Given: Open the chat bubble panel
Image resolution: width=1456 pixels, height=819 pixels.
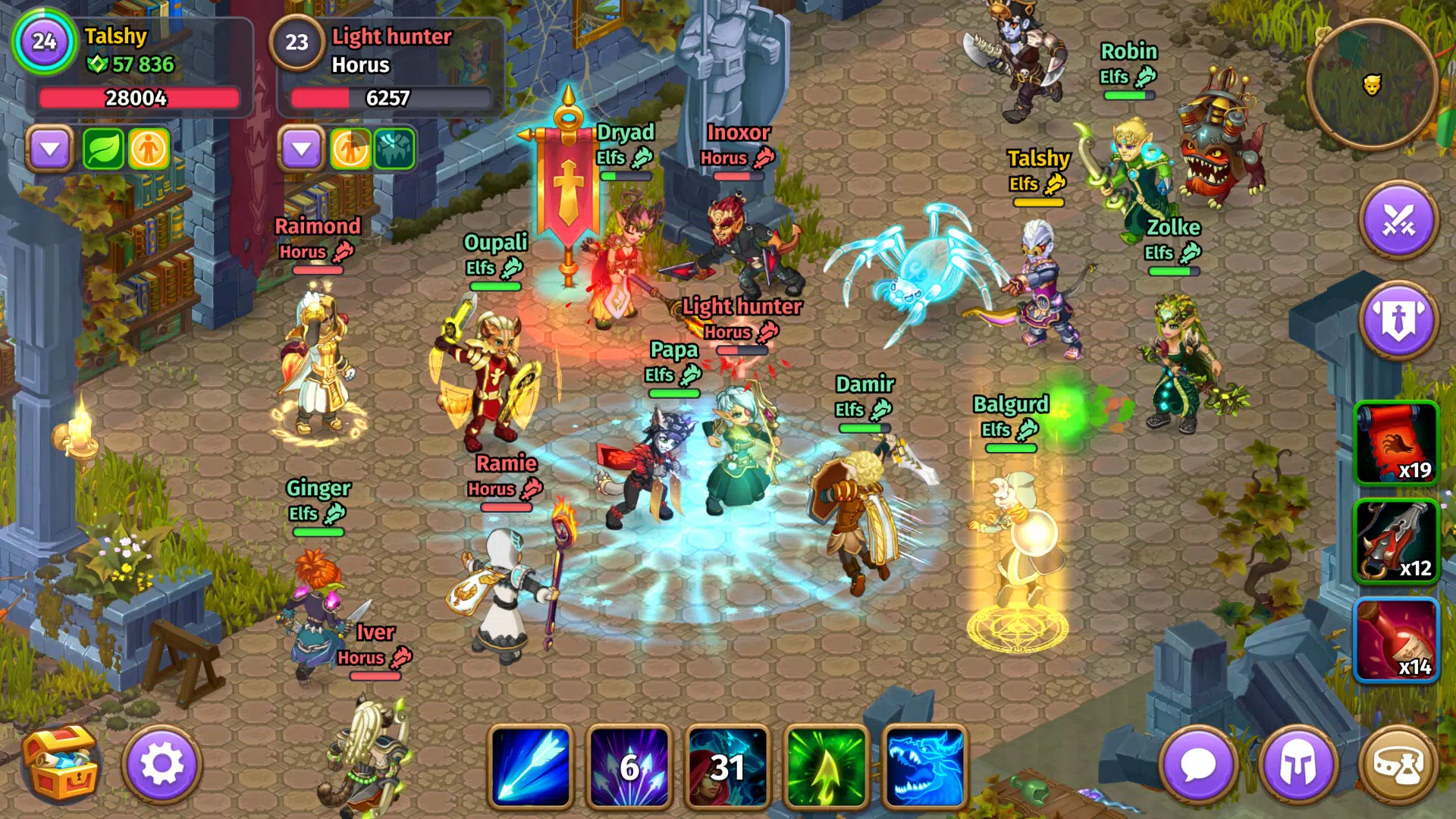Looking at the screenshot, I should coord(1198,764).
